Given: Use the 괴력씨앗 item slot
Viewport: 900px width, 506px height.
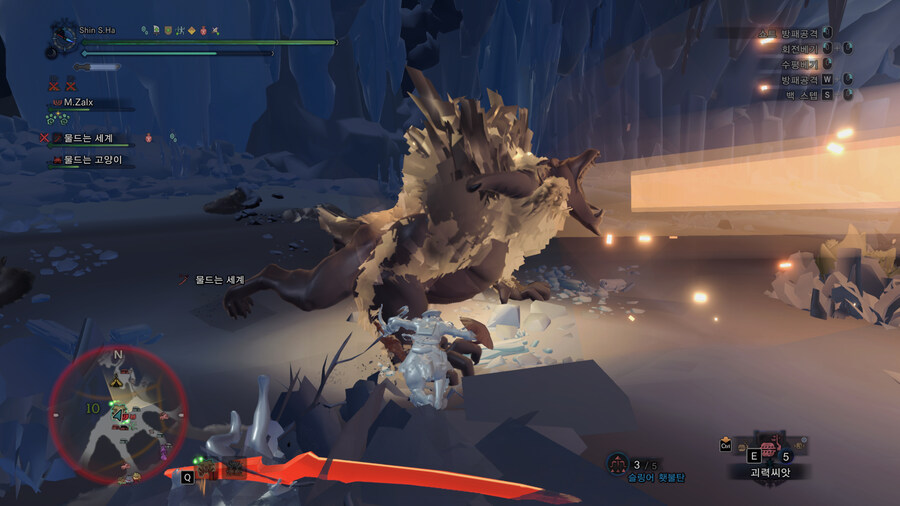Looking at the screenshot, I should click(768, 450).
